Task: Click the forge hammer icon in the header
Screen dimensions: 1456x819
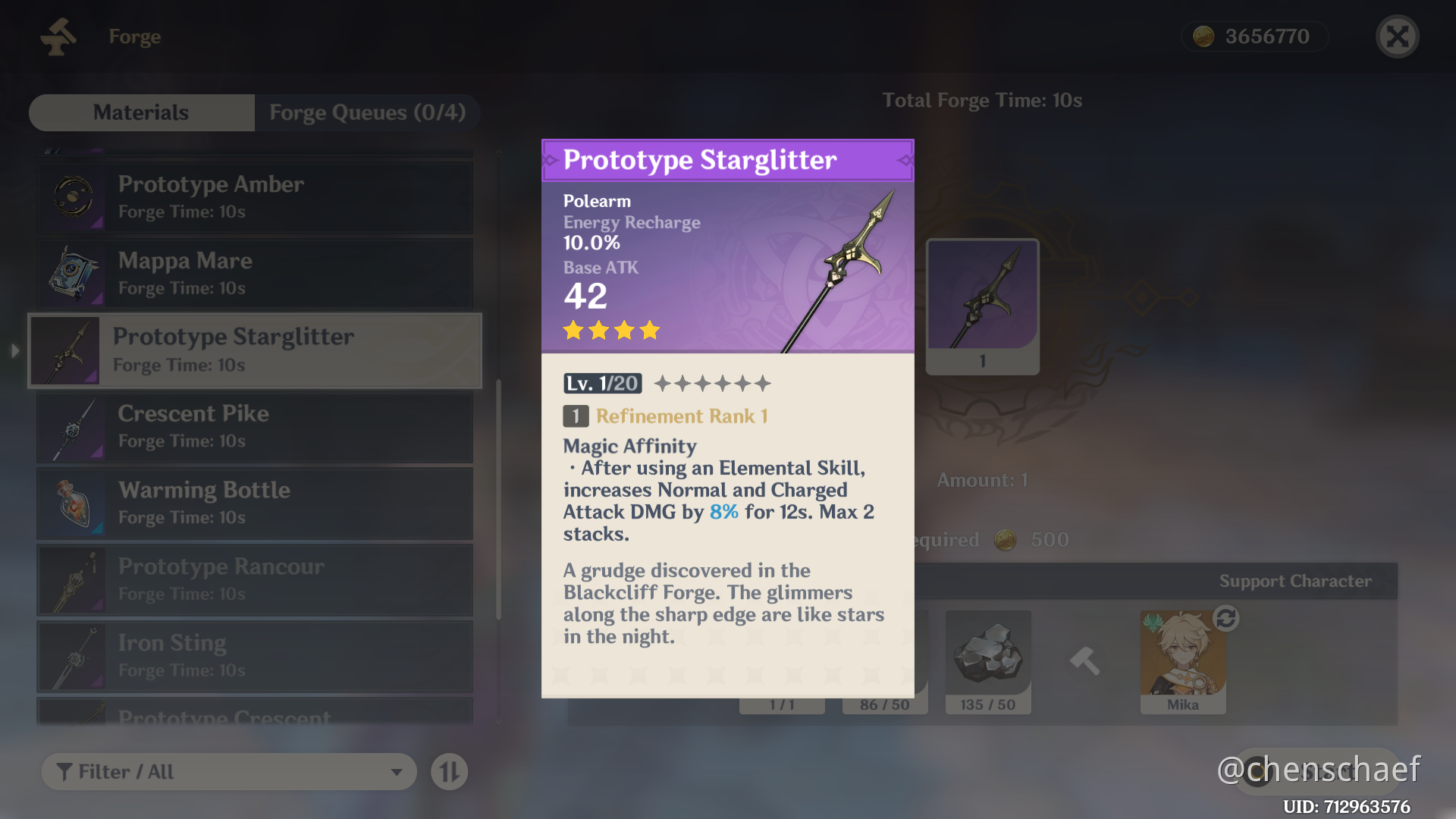Action: pyautogui.click(x=58, y=36)
